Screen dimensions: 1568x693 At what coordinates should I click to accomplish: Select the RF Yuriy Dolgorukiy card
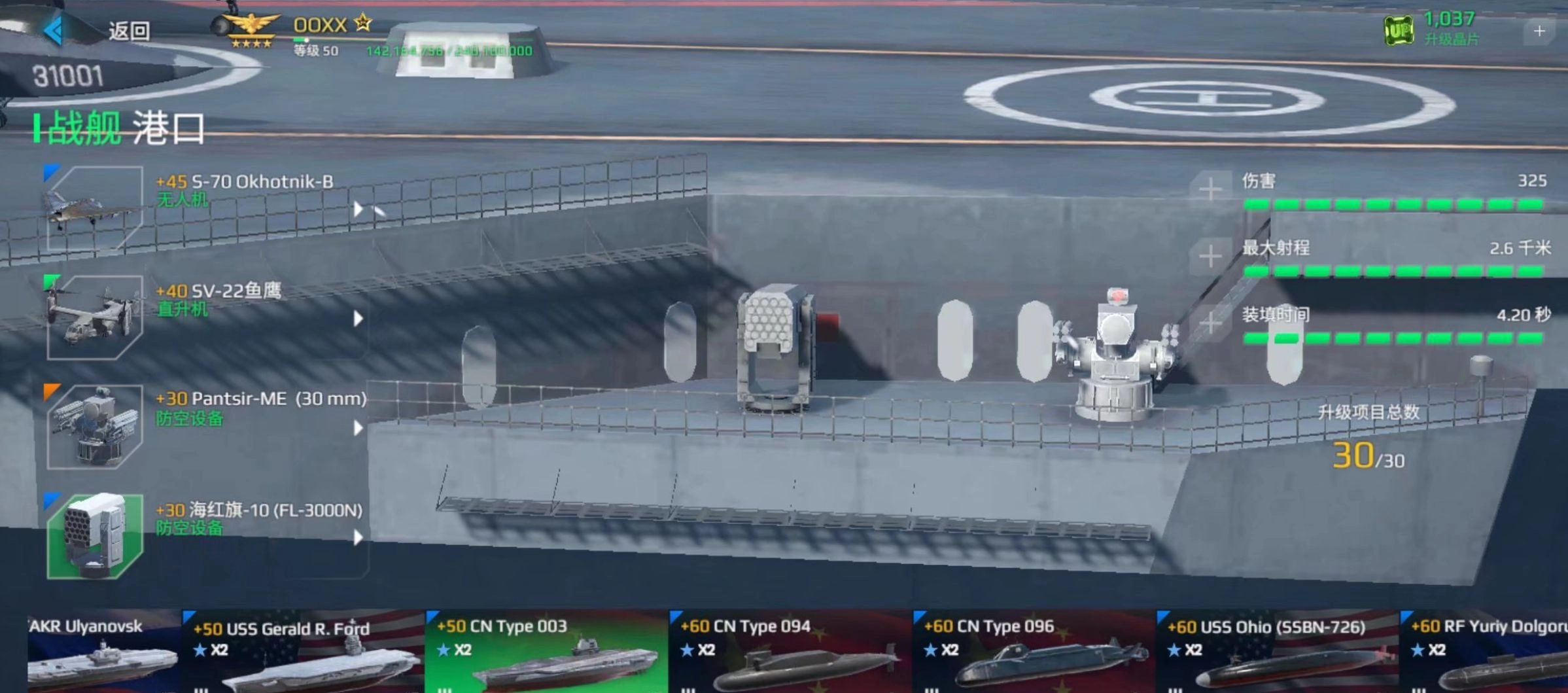point(1485,651)
